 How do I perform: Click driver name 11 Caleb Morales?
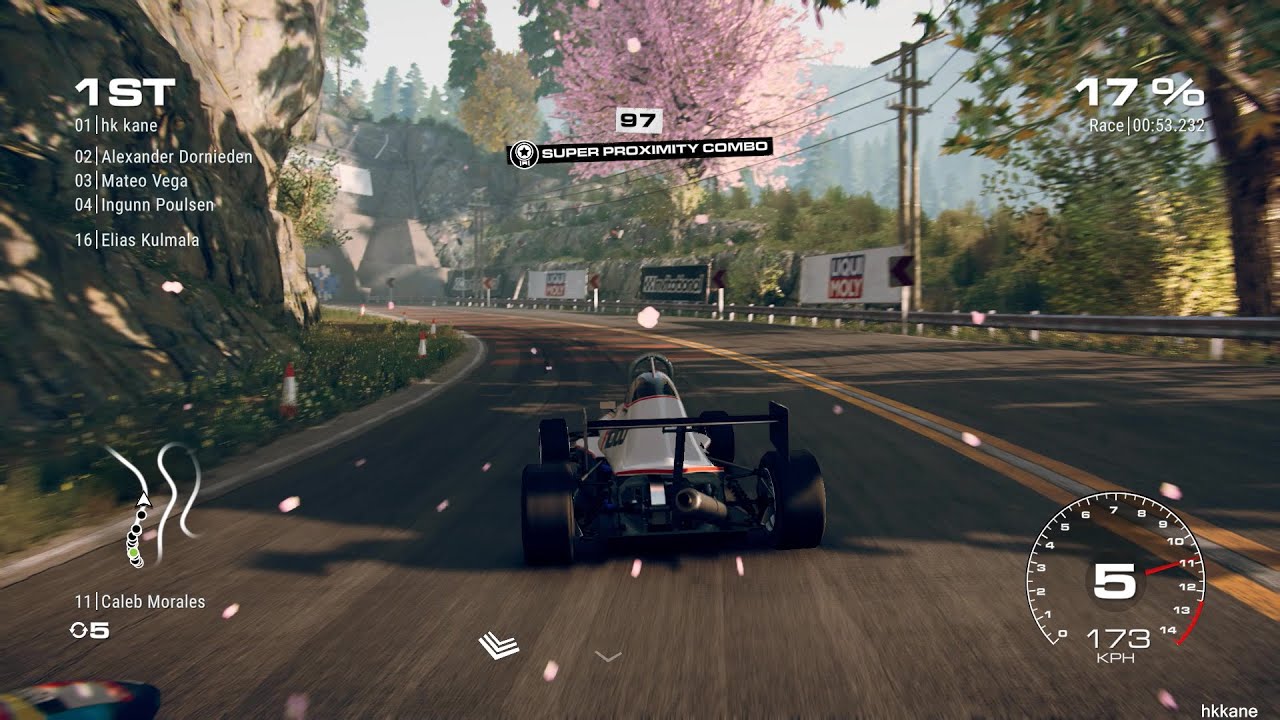click(x=140, y=601)
